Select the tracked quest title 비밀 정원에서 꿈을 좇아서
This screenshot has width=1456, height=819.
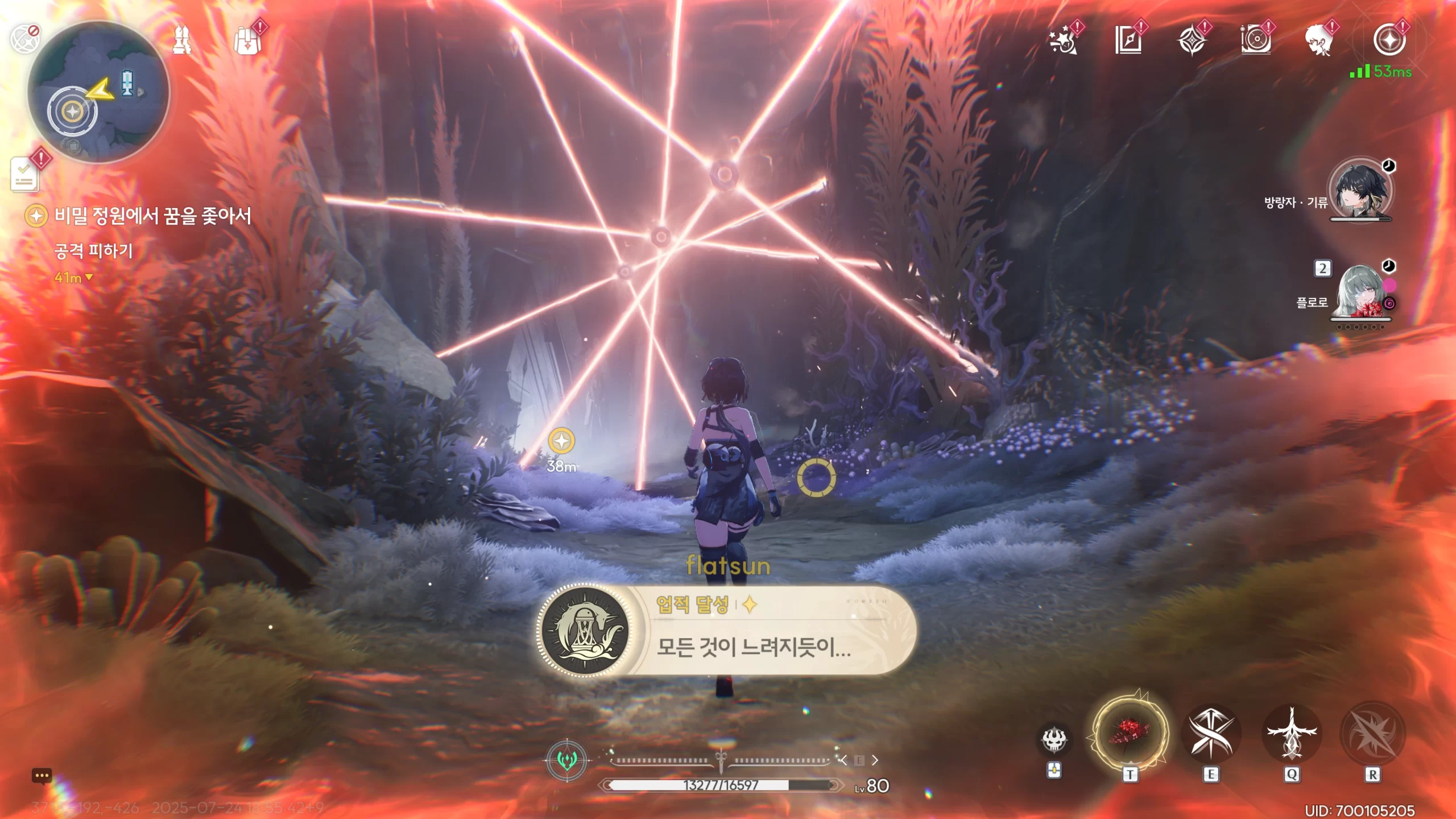152,216
